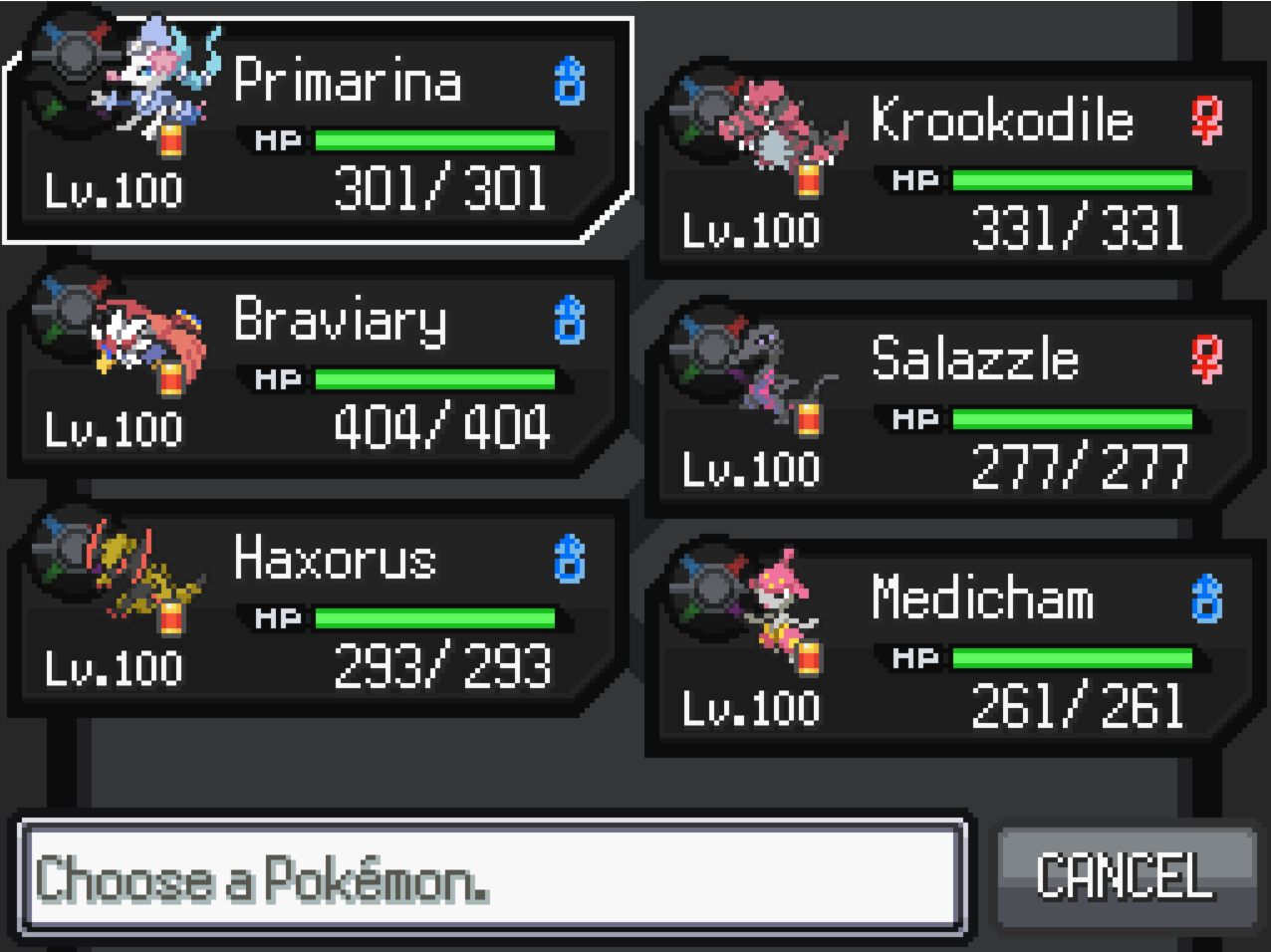Select Primarina from the party
Viewport: 1271px width, 952px height.
319,131
